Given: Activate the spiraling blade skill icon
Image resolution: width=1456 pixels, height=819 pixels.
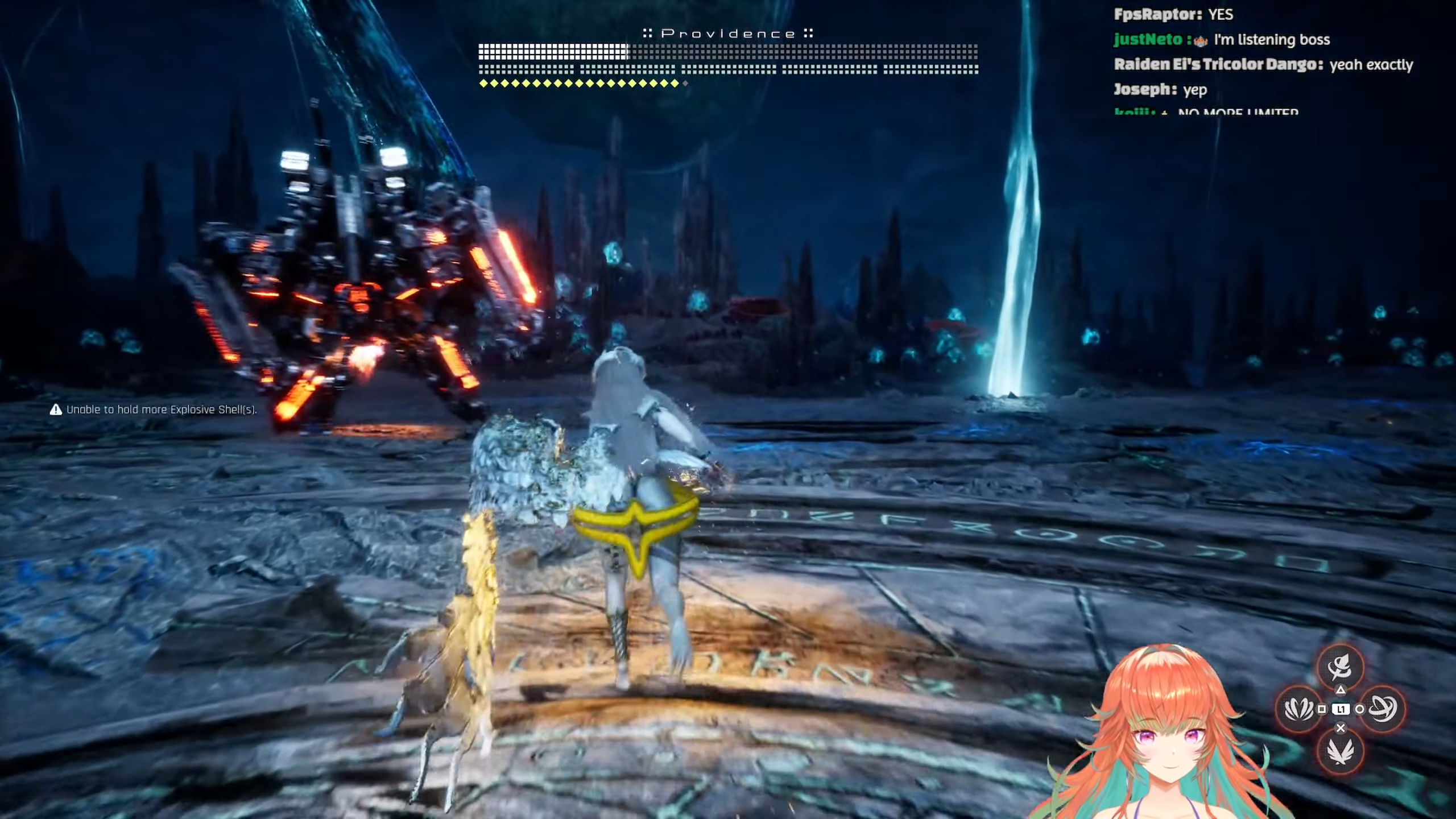Looking at the screenshot, I should coord(1340,667).
